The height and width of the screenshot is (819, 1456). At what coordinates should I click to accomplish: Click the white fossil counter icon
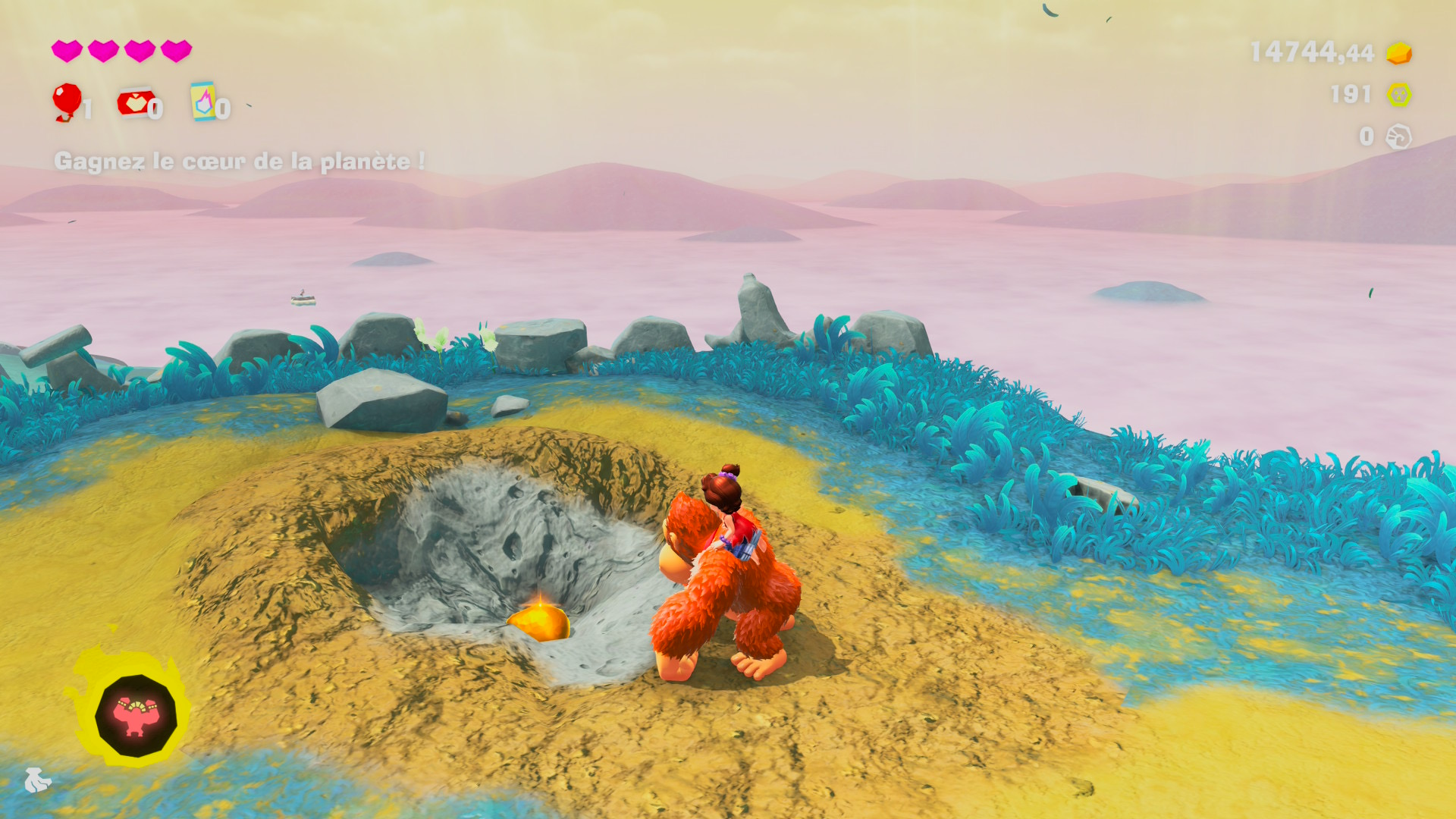click(x=1398, y=137)
